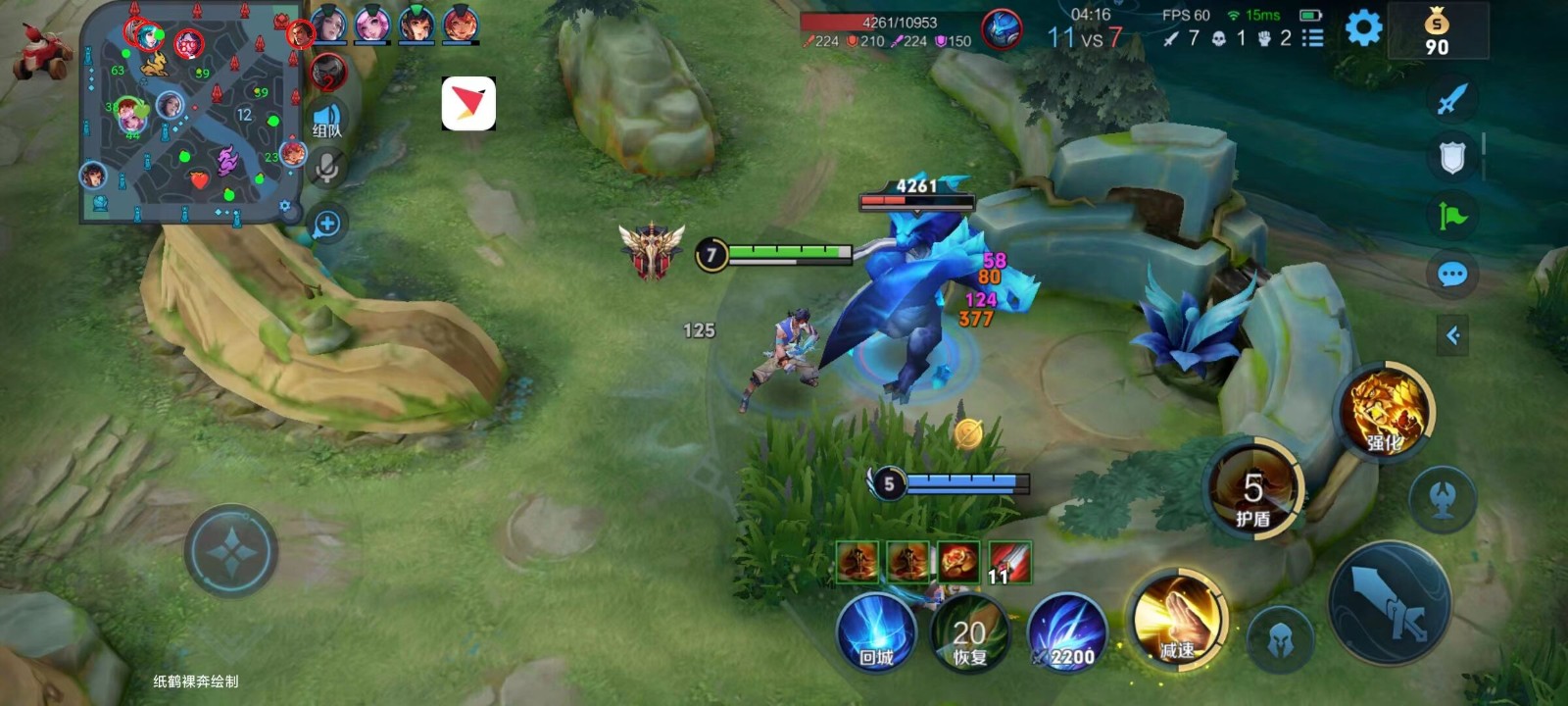The image size is (1568, 706).
Task: Click the blue sword signal icon
Action: pyautogui.click(x=1452, y=99)
